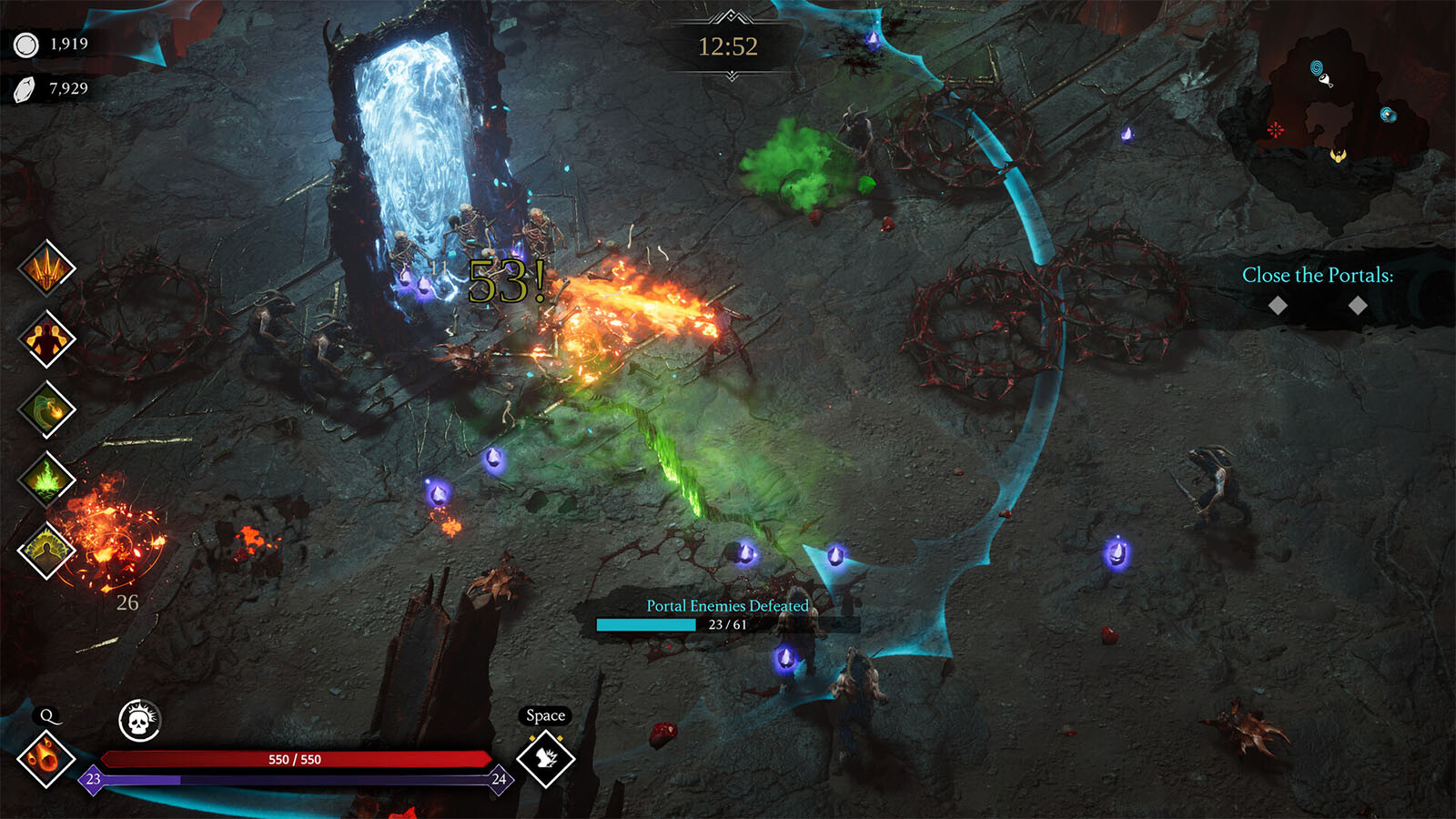This screenshot has height=819, width=1456.
Task: Select the golden winged marker on minimap
Action: click(1338, 156)
